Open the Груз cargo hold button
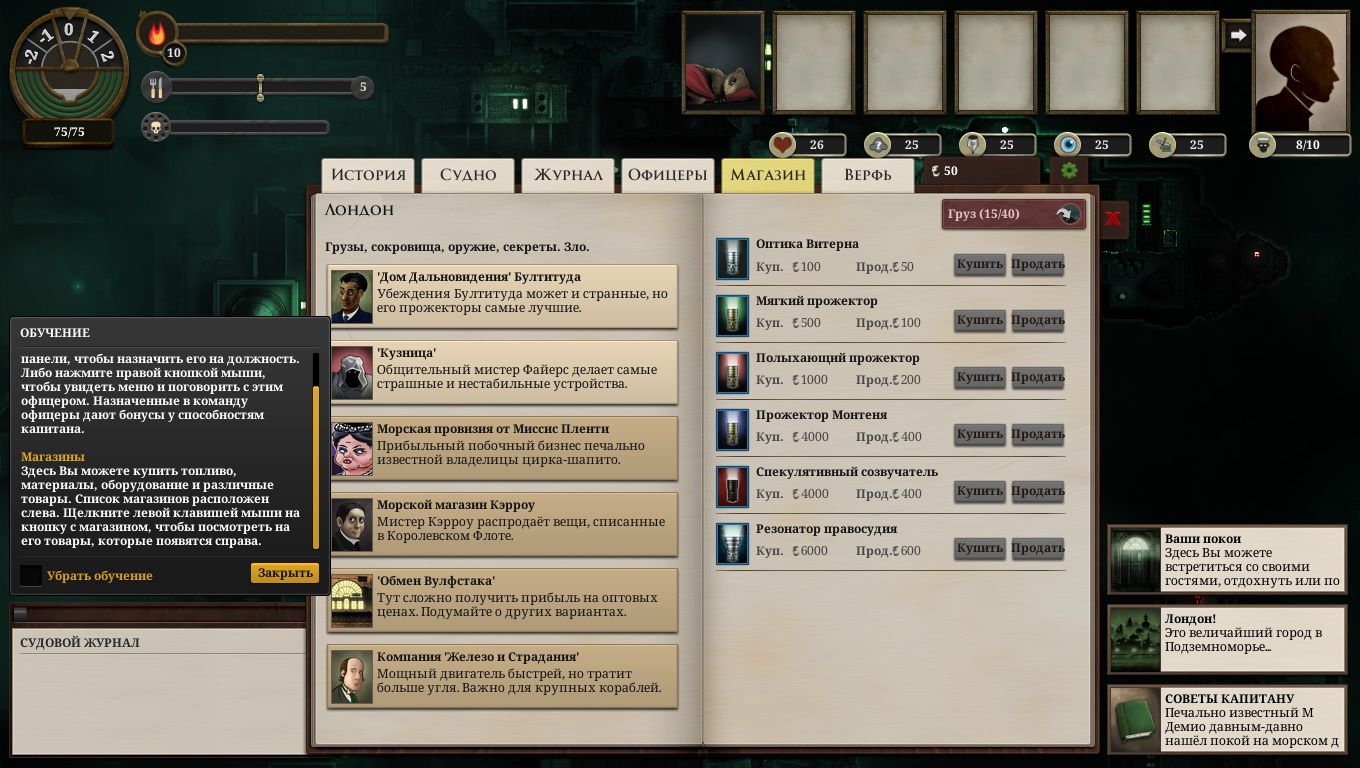Viewport: 1360px width, 768px height. click(x=1013, y=214)
